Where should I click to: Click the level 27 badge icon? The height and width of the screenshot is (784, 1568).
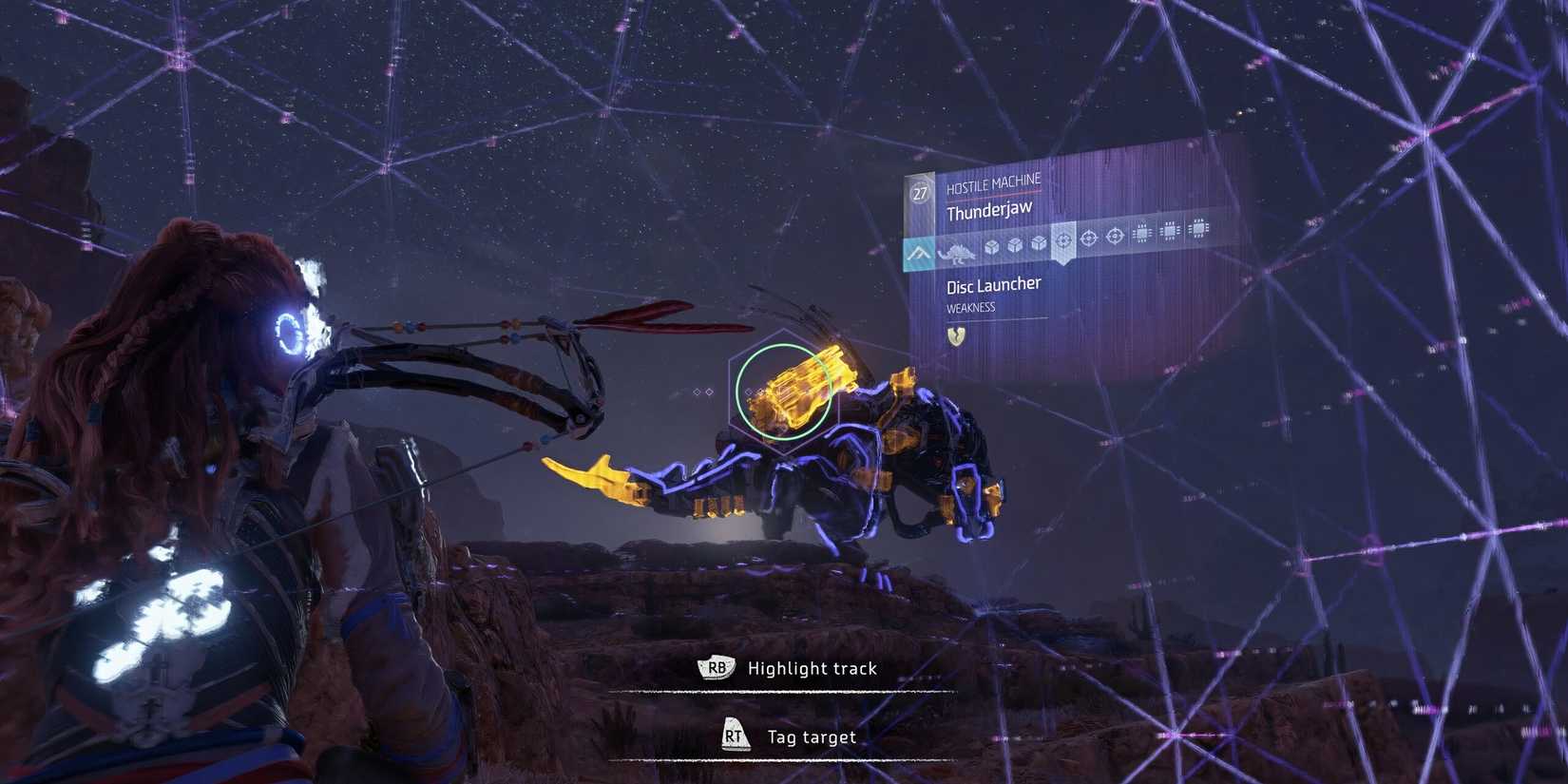(919, 193)
